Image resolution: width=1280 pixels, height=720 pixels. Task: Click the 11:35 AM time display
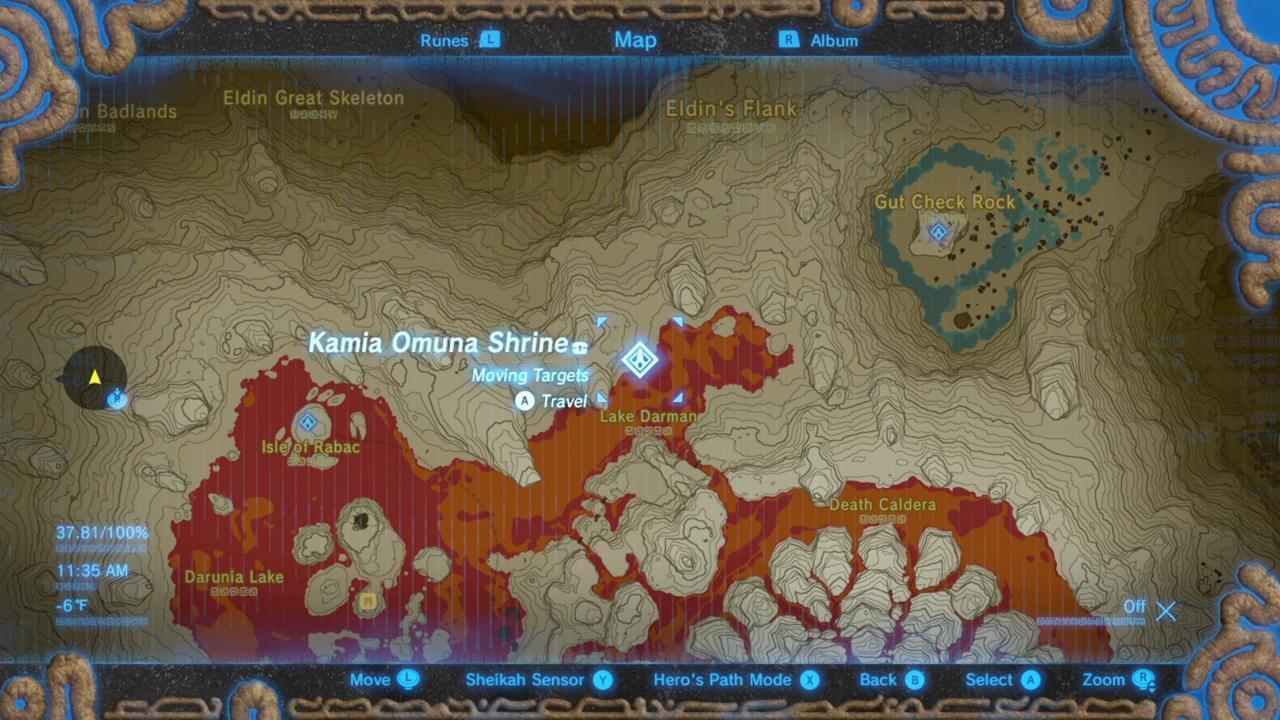tap(93, 570)
